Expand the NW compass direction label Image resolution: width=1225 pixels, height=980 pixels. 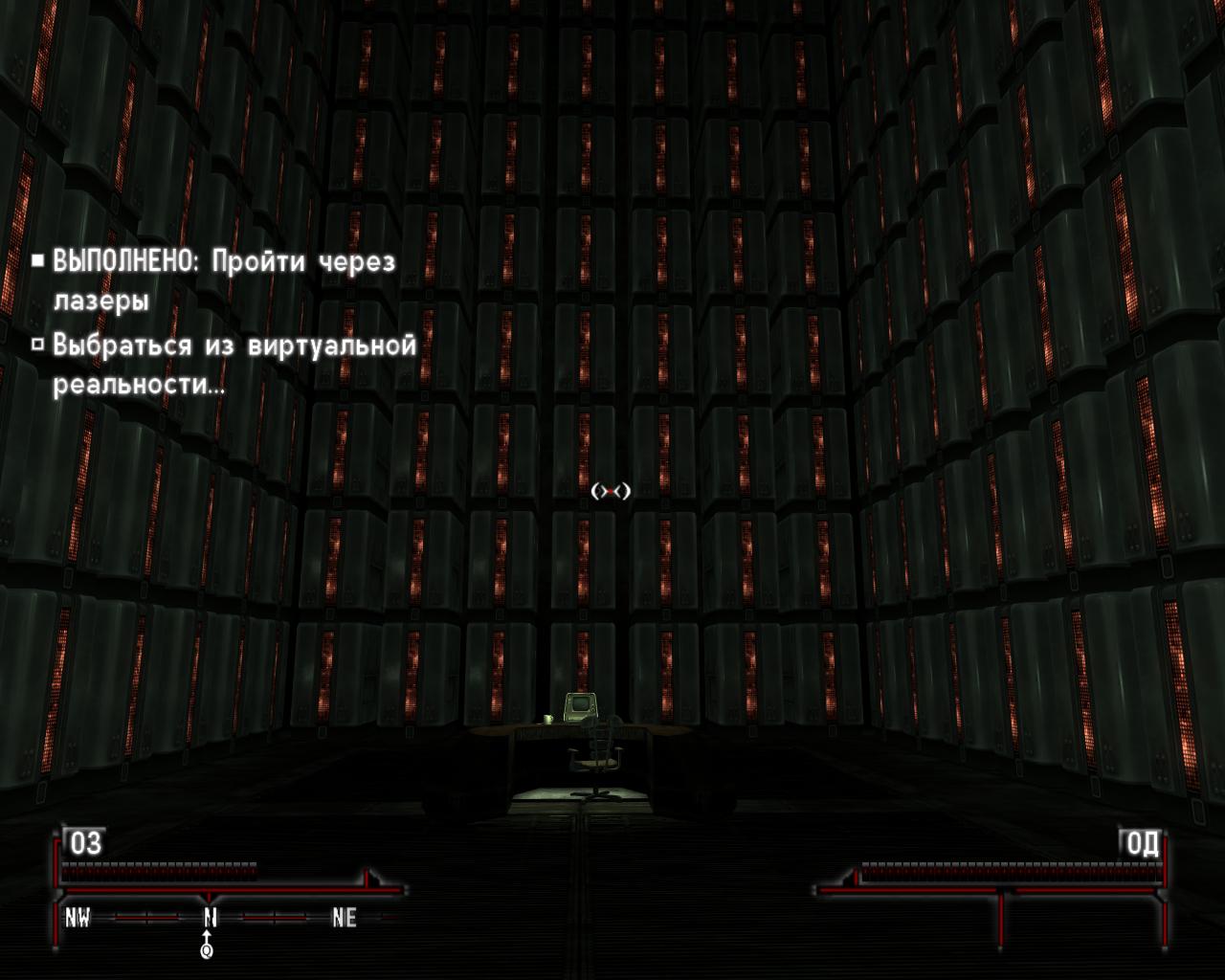click(77, 919)
